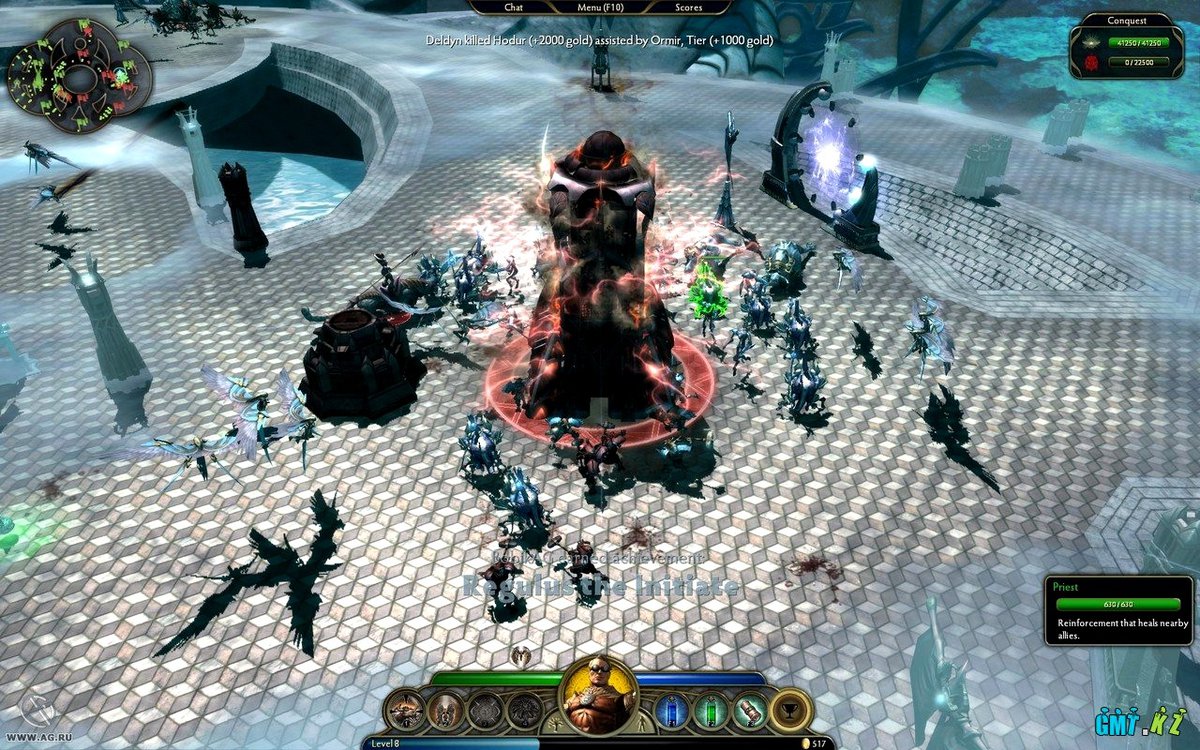The image size is (1200, 750).
Task: Open the skill tree icon left of portrait
Action: click(x=553, y=724)
